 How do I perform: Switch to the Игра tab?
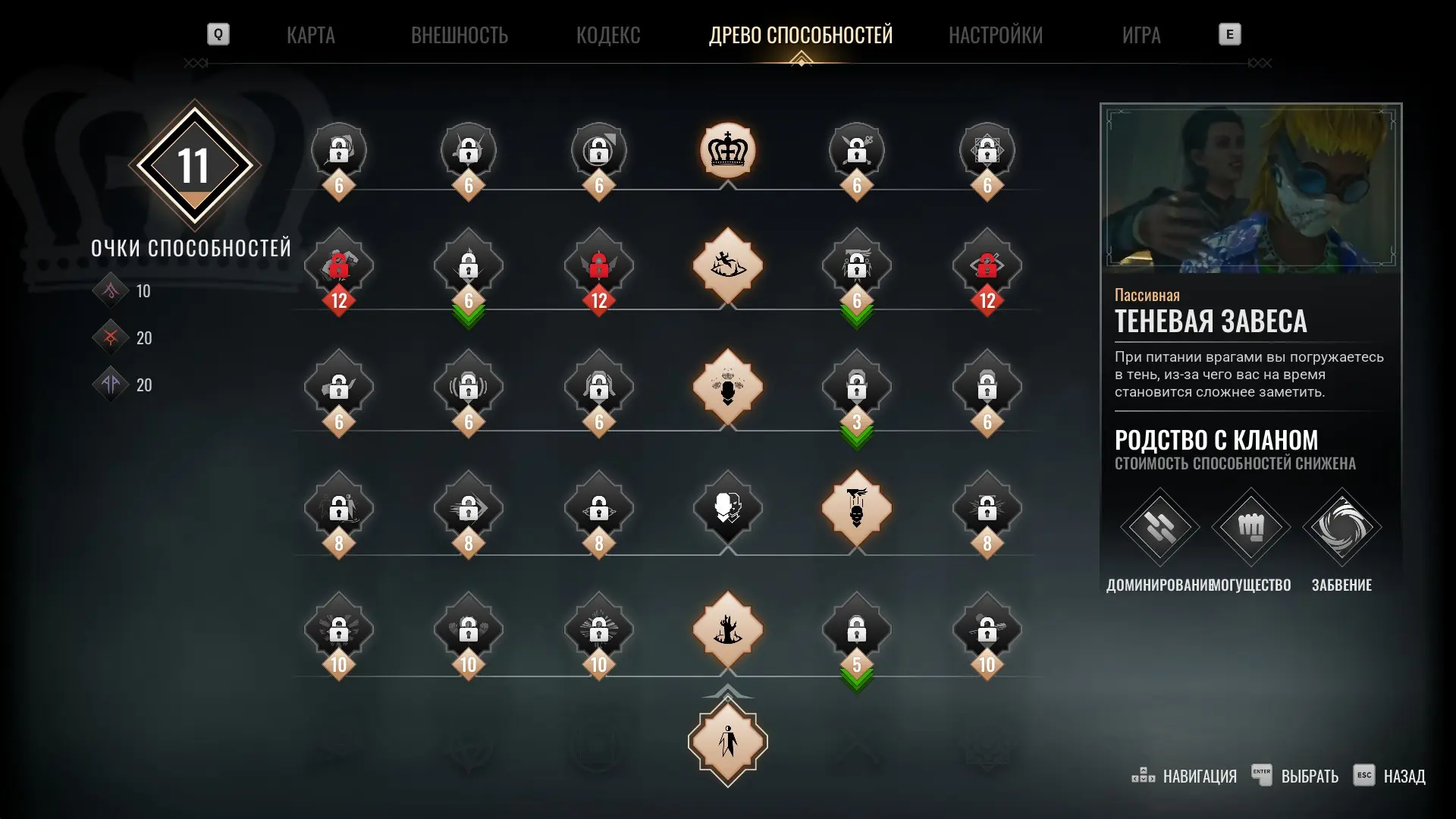coord(1141,35)
